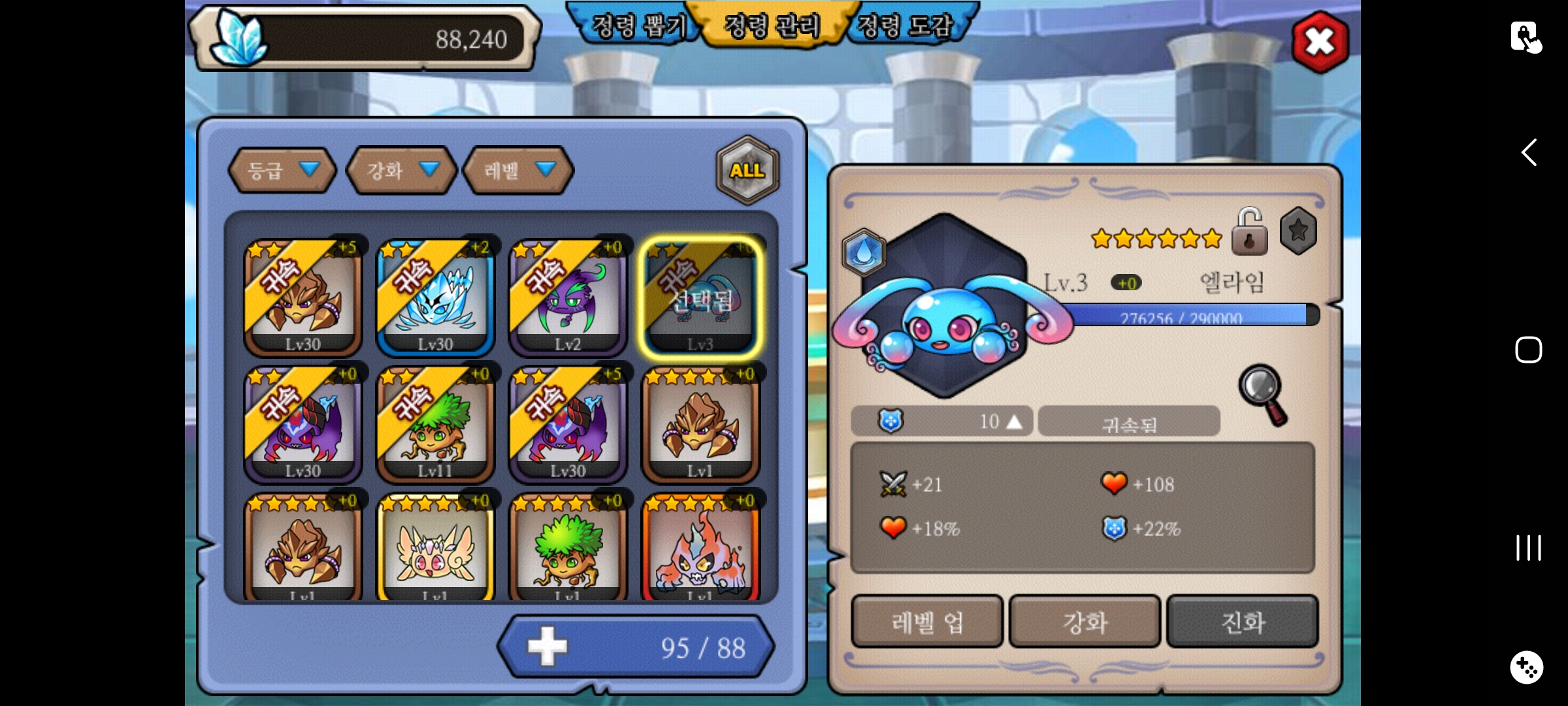The height and width of the screenshot is (706, 1568).
Task: Toggle the ALL element filter
Action: tap(747, 170)
